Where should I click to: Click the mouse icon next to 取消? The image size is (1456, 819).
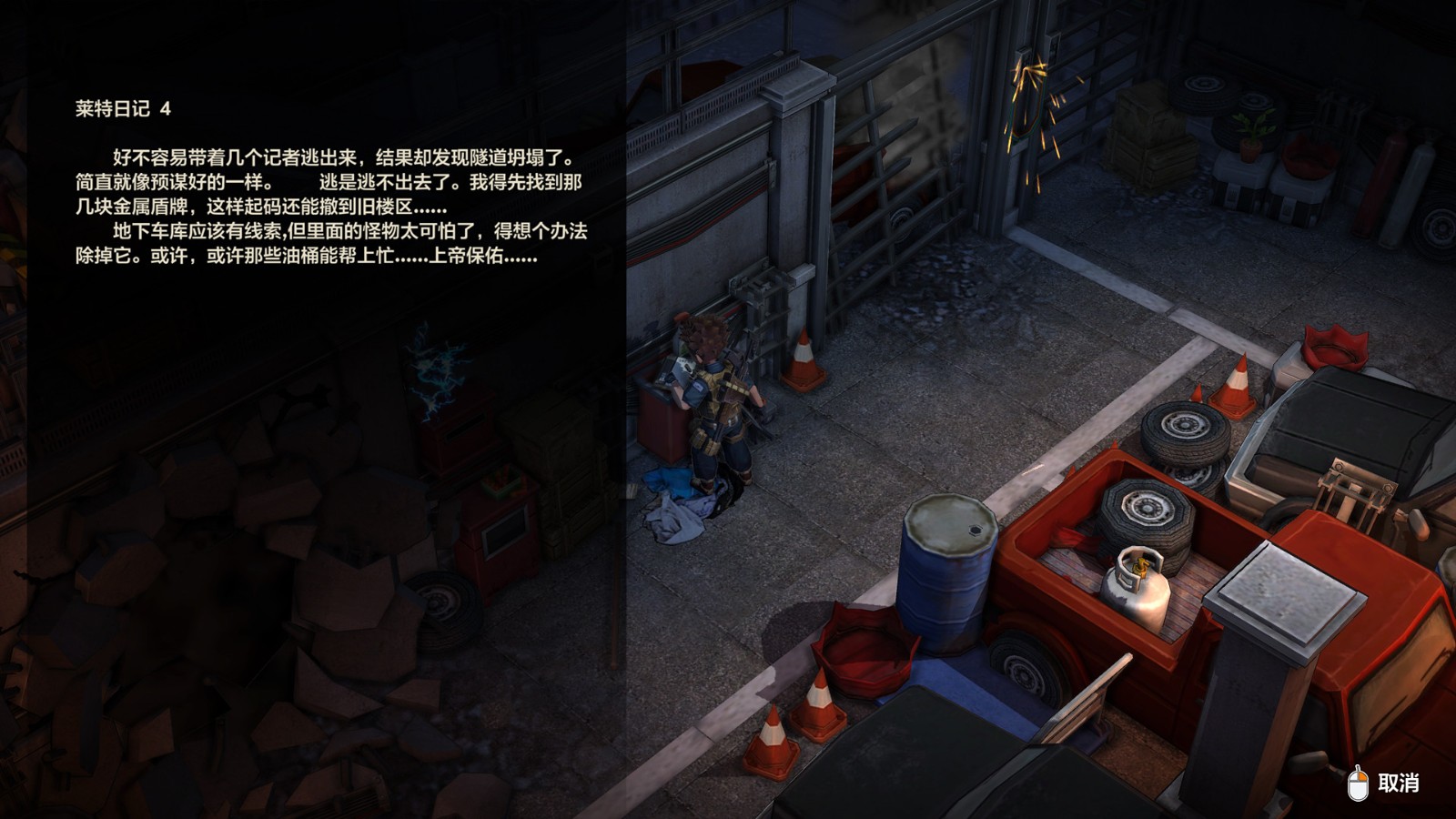tap(1356, 781)
